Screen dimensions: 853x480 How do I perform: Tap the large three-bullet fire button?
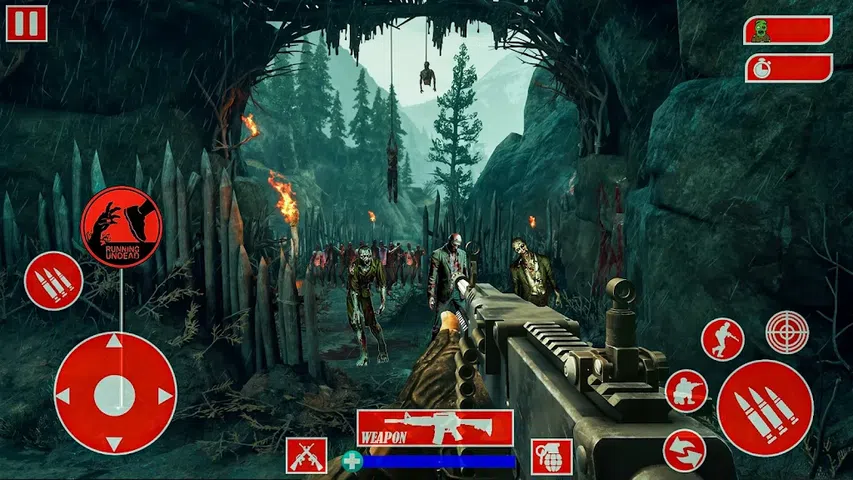765,408
